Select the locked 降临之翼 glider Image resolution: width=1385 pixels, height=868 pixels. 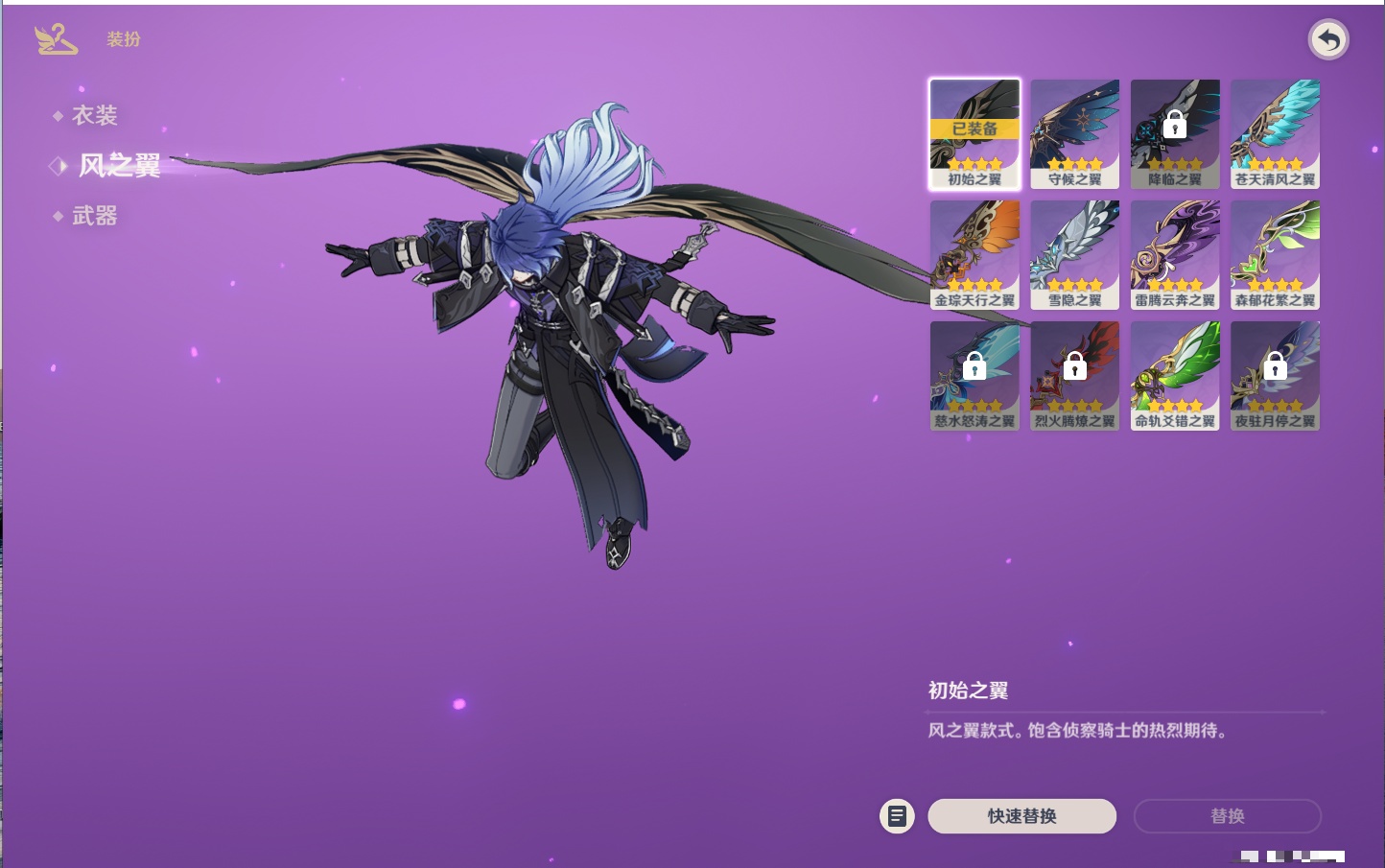click(x=1175, y=134)
